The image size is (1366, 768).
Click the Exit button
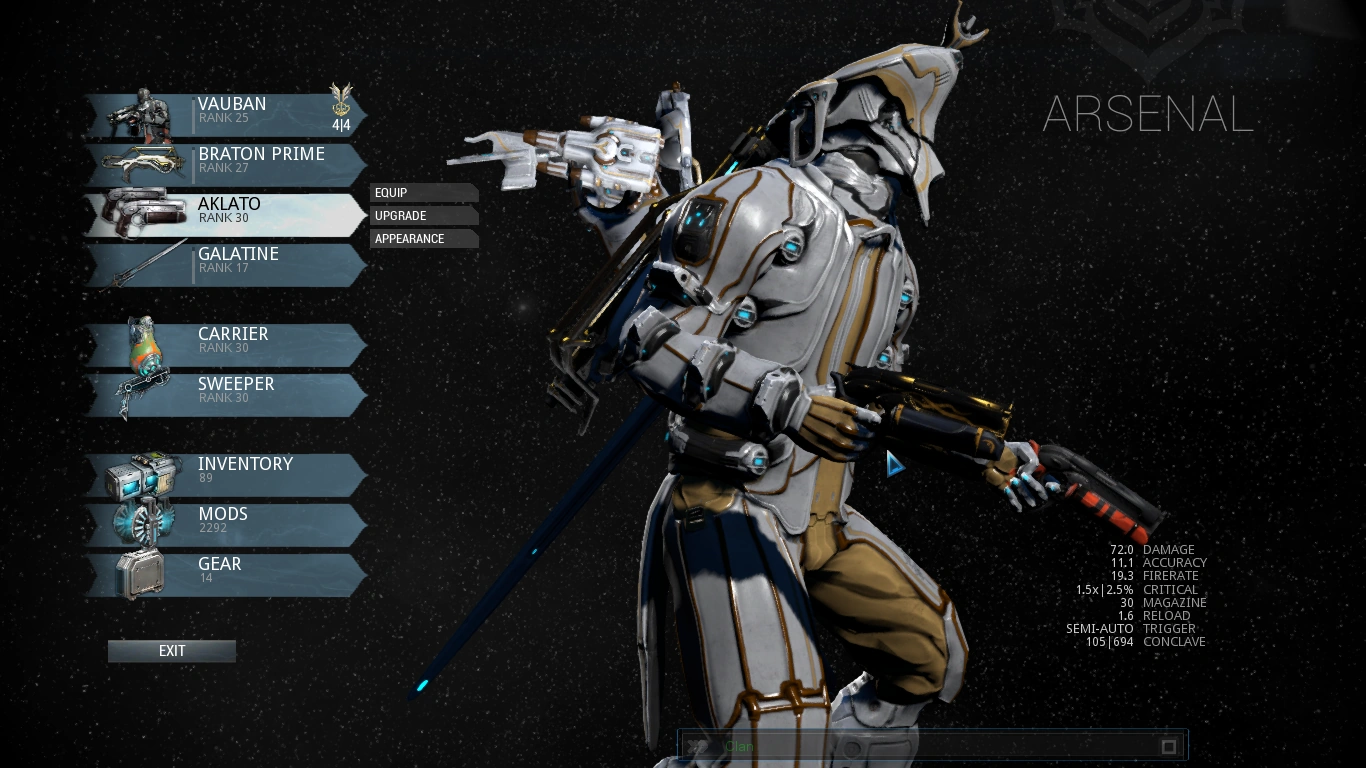click(x=171, y=651)
